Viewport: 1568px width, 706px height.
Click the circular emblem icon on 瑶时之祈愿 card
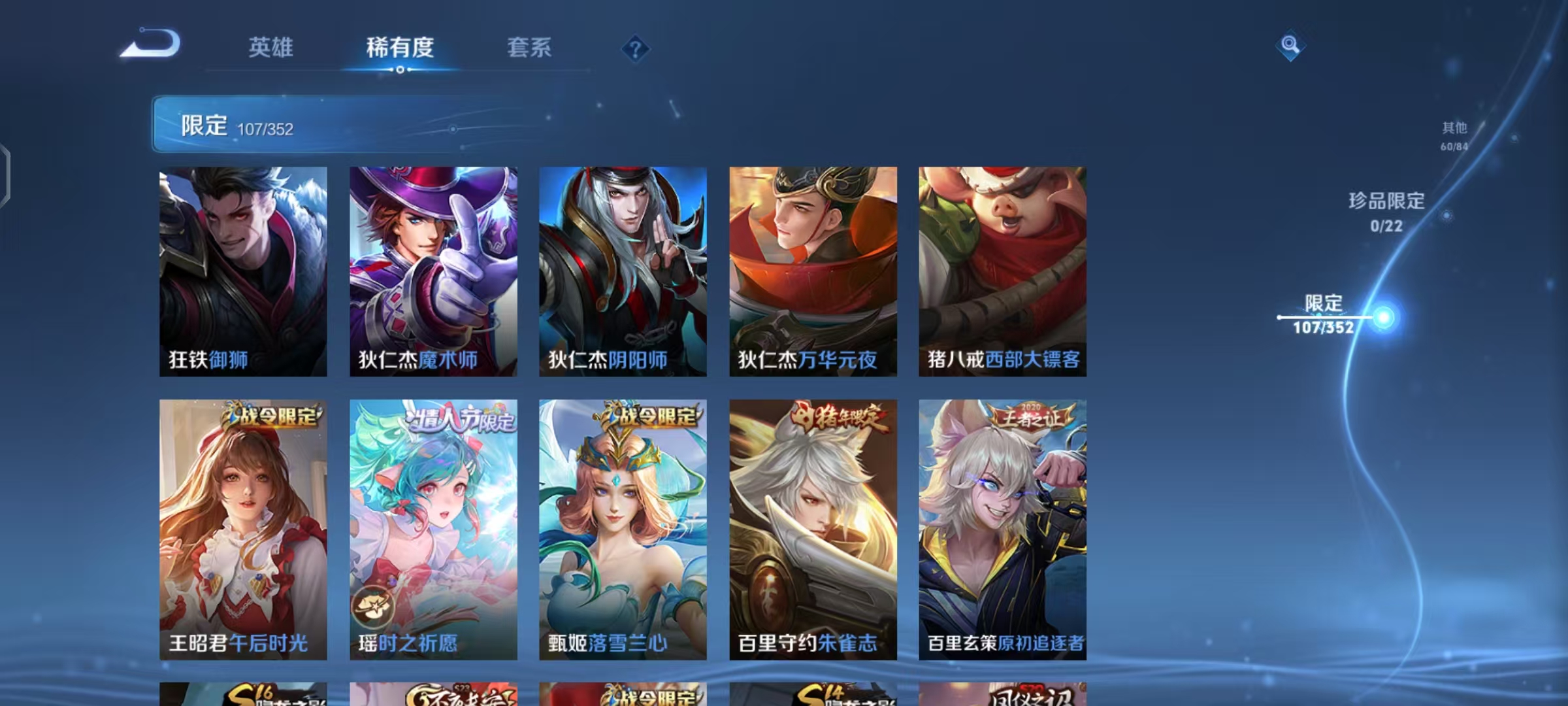point(373,605)
